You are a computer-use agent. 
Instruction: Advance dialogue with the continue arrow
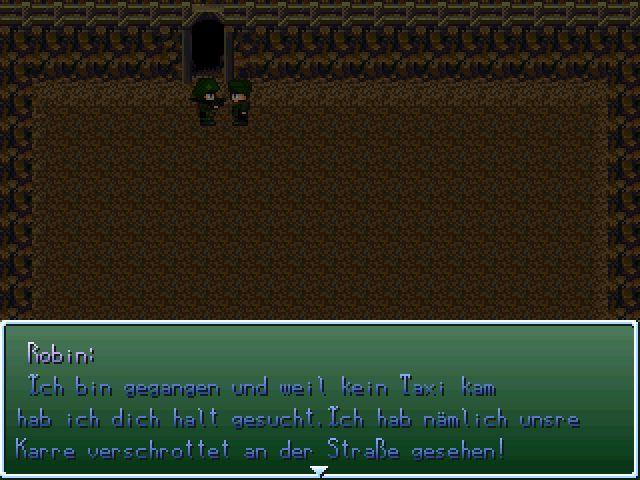(318, 470)
